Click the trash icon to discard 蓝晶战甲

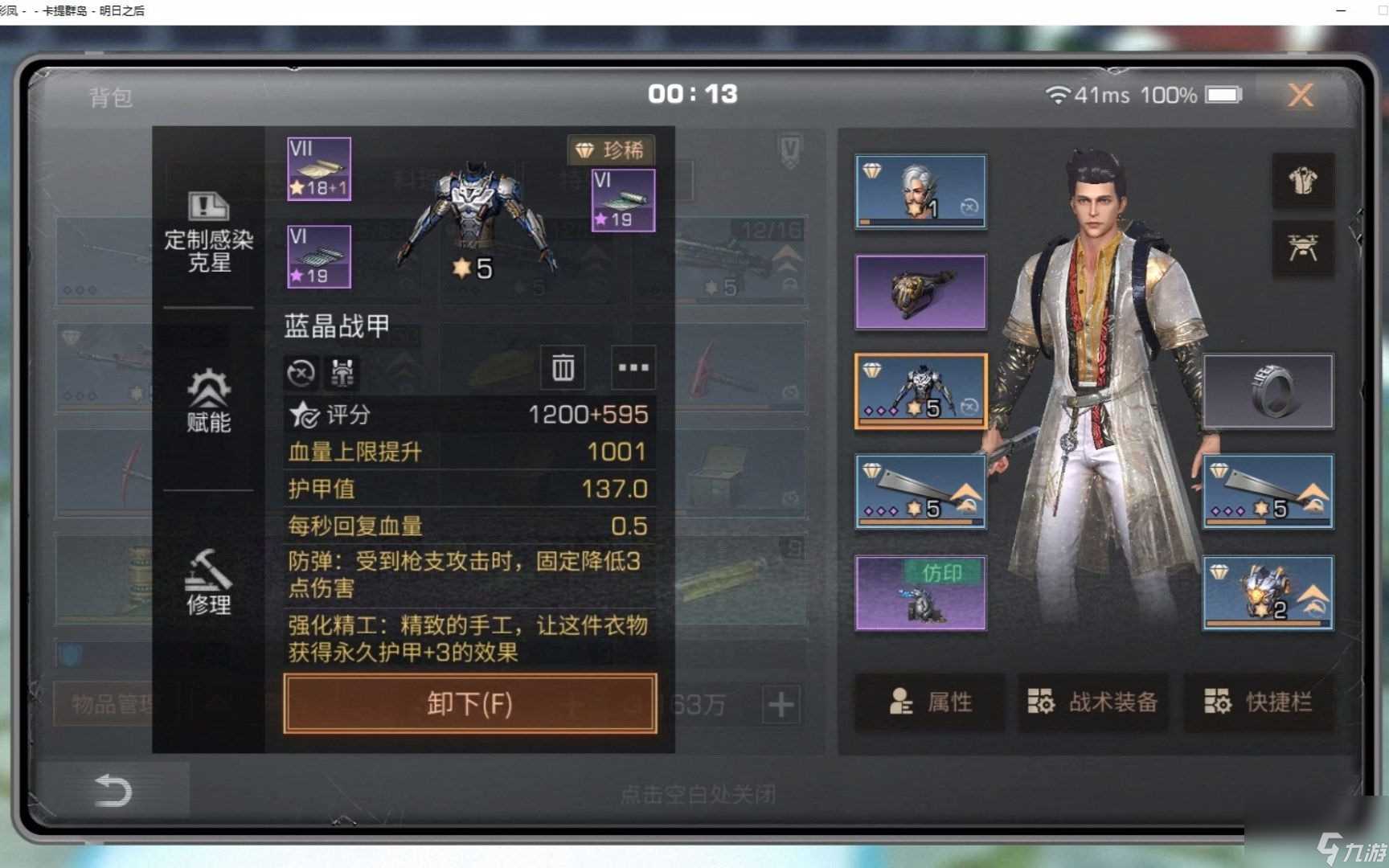coord(562,368)
